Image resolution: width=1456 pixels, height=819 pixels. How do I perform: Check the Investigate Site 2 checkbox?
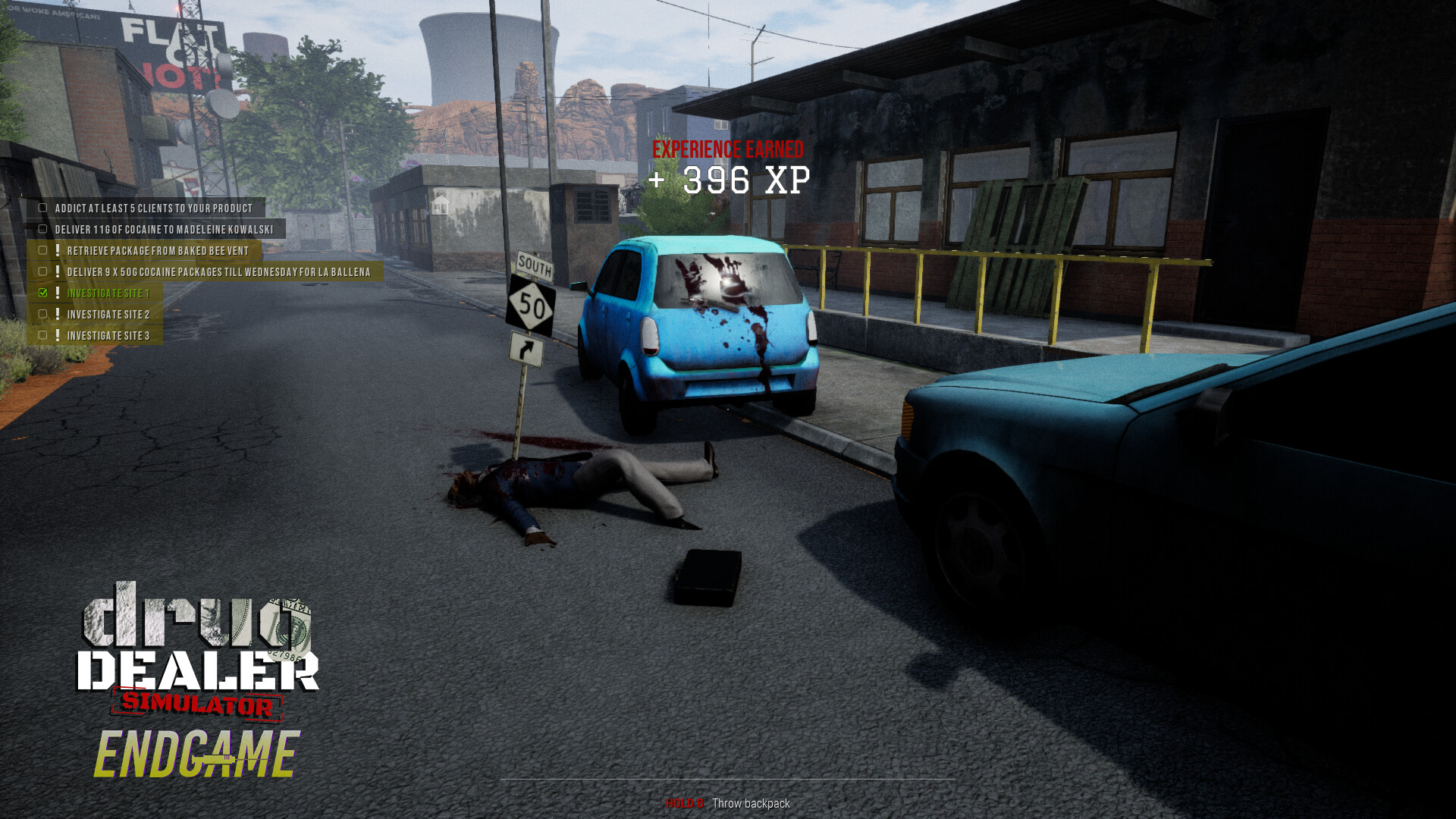click(42, 315)
